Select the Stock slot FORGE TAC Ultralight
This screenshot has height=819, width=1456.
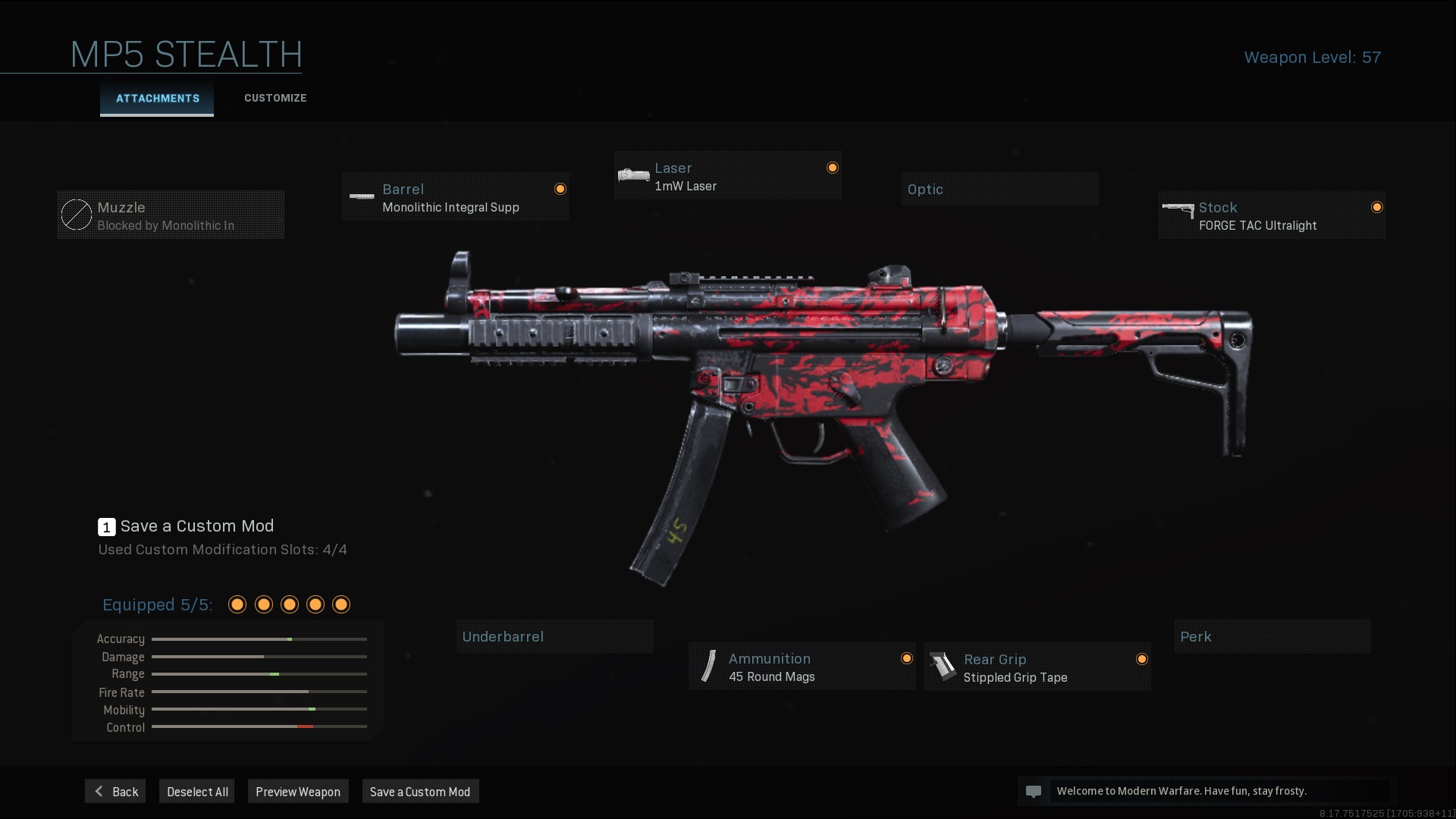point(1272,215)
